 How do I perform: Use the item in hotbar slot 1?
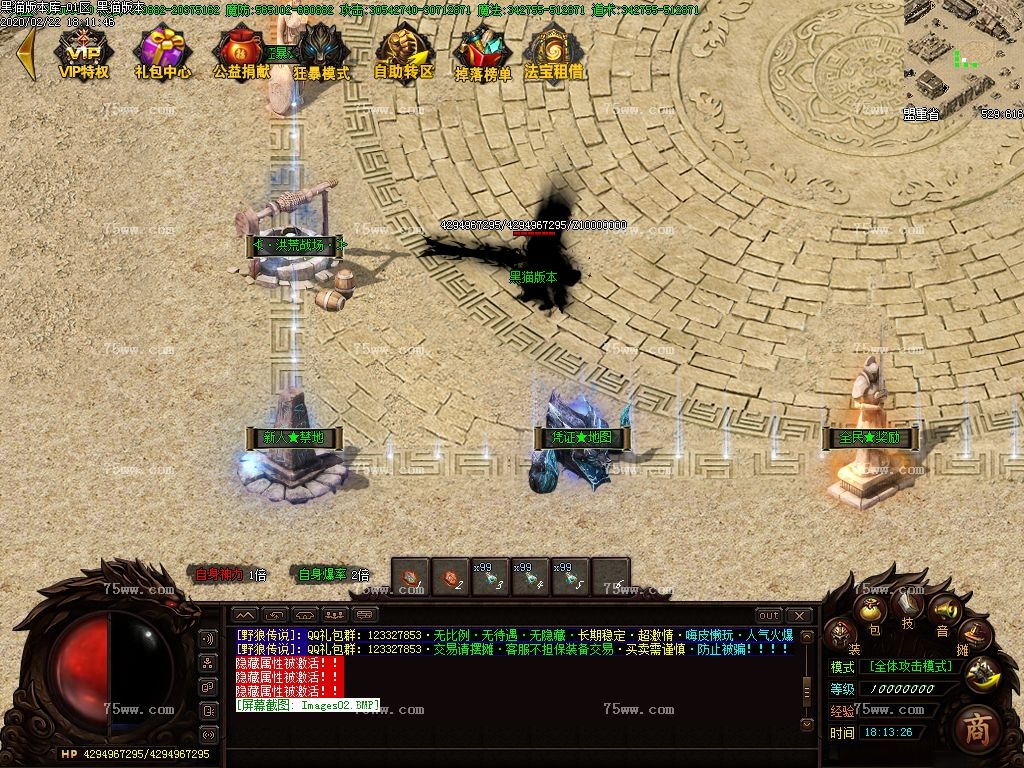point(410,577)
